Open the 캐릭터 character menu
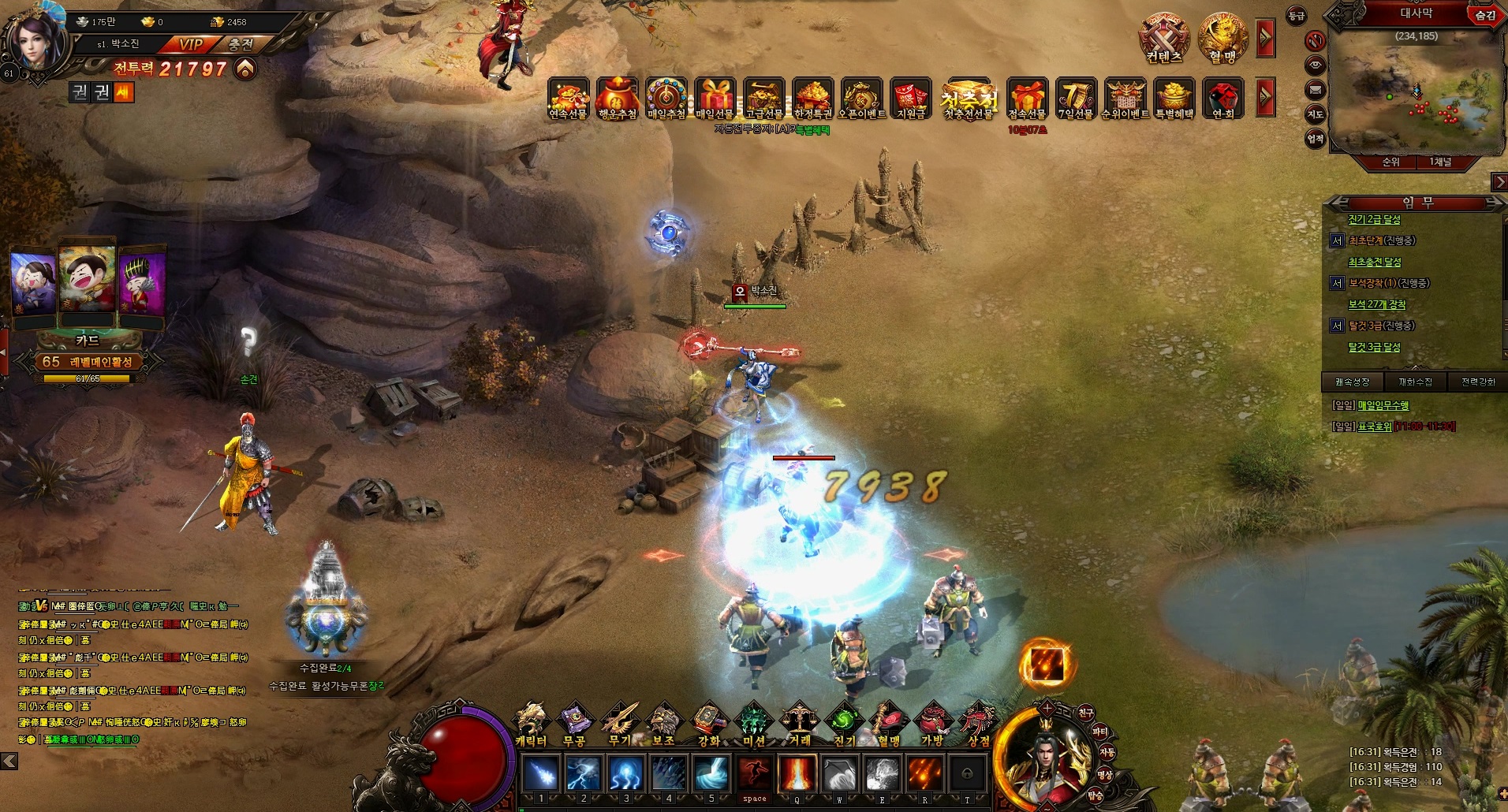Screen dimensions: 1508x812 coord(530,724)
